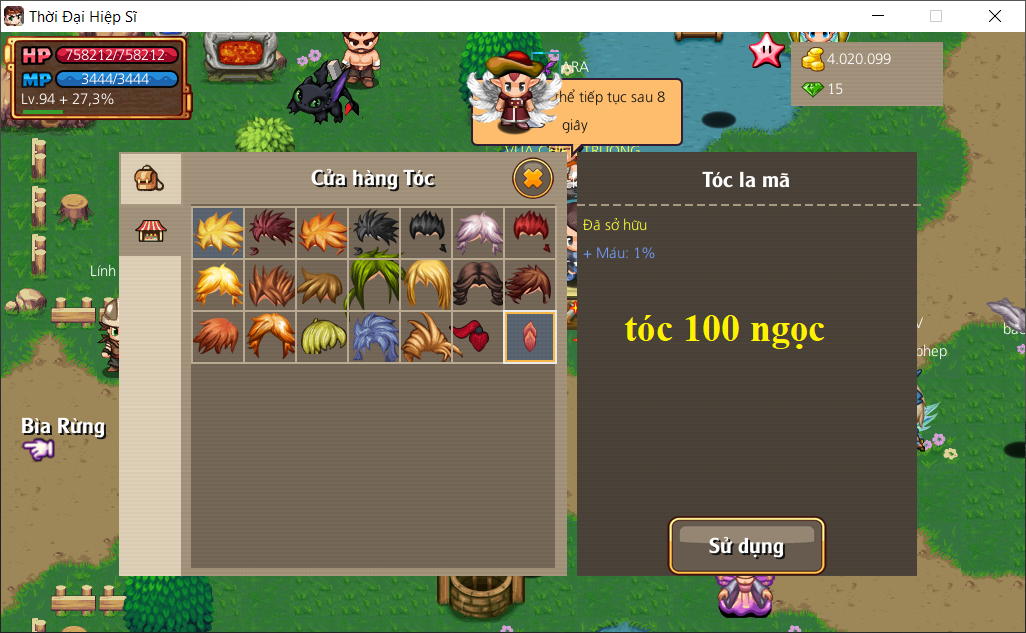Screen dimensions: 1026x633
Task: Click the Bìa Rừng direction pointer
Action: [40, 450]
